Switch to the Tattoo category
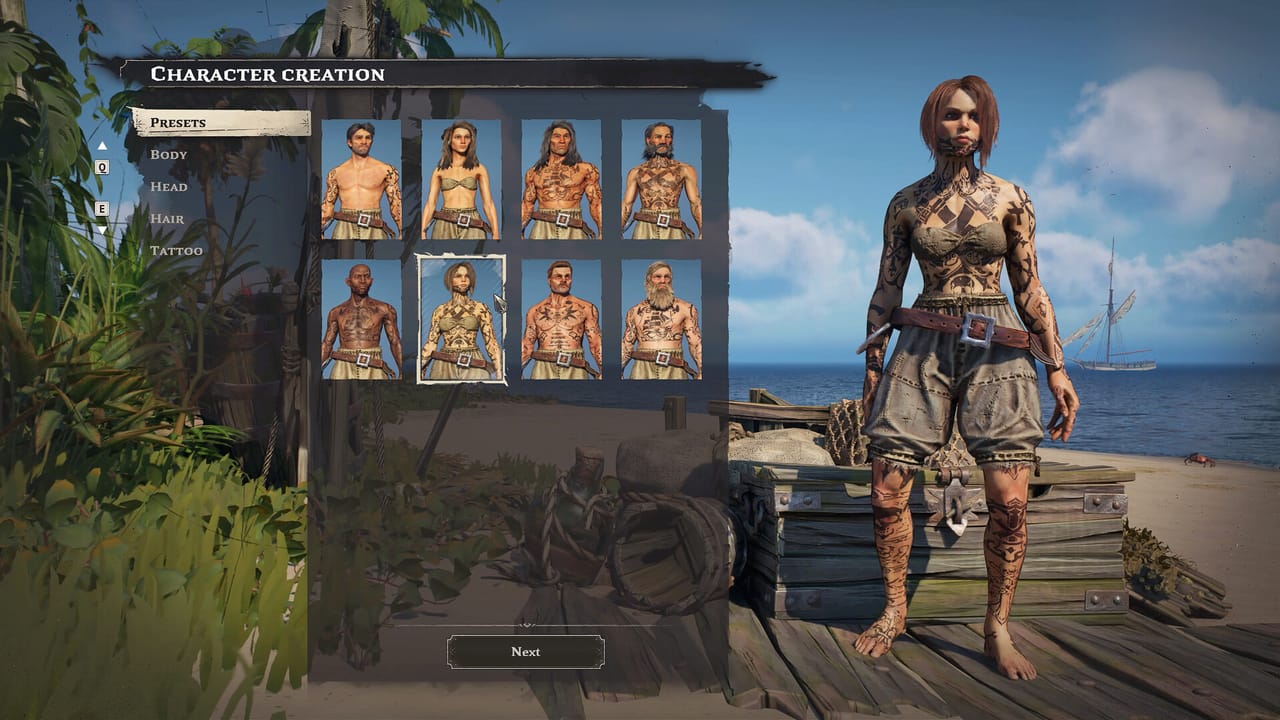The width and height of the screenshot is (1280, 720). [x=176, y=251]
